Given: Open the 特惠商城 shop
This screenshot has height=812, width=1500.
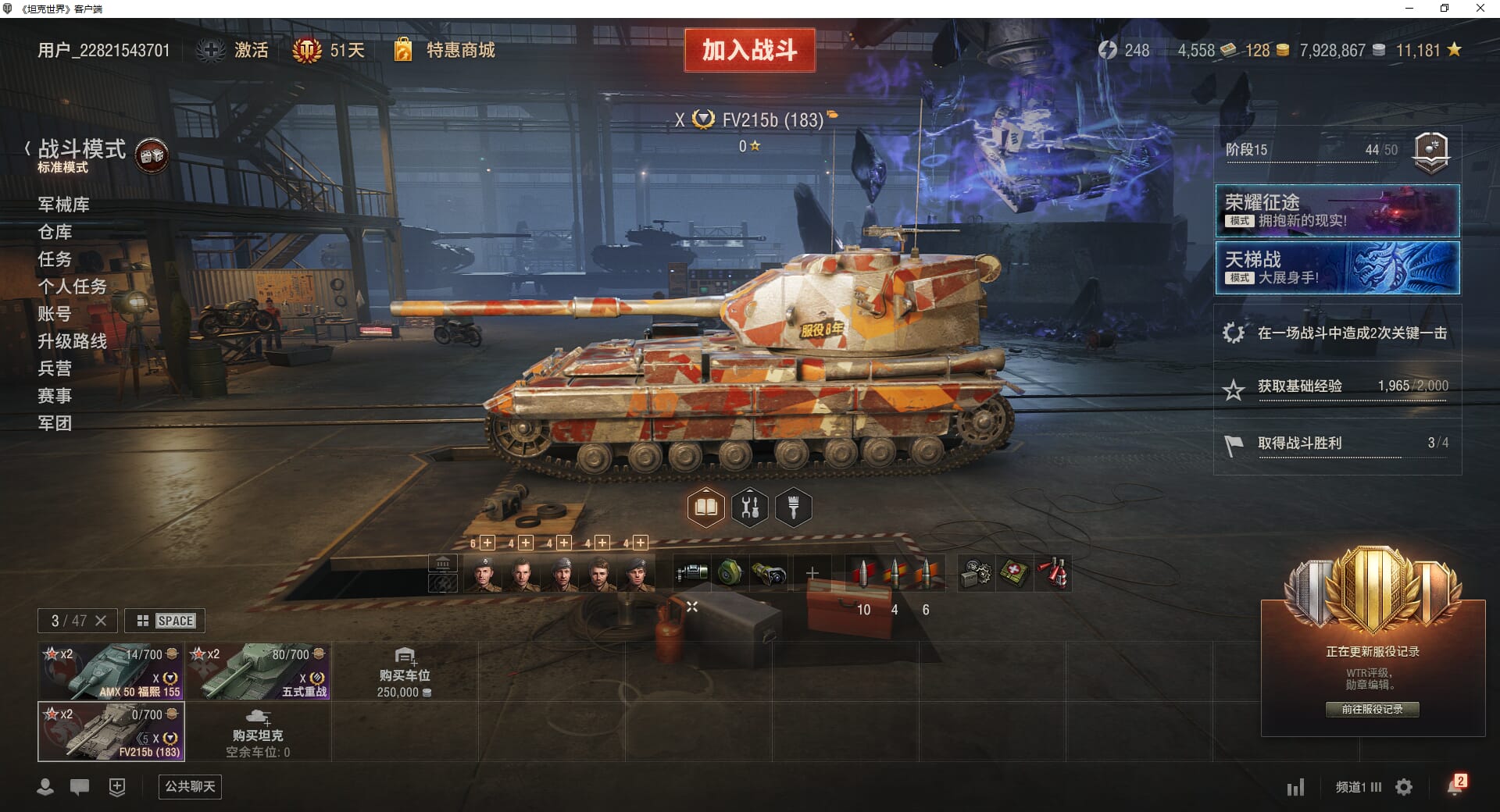Looking at the screenshot, I should [459, 51].
